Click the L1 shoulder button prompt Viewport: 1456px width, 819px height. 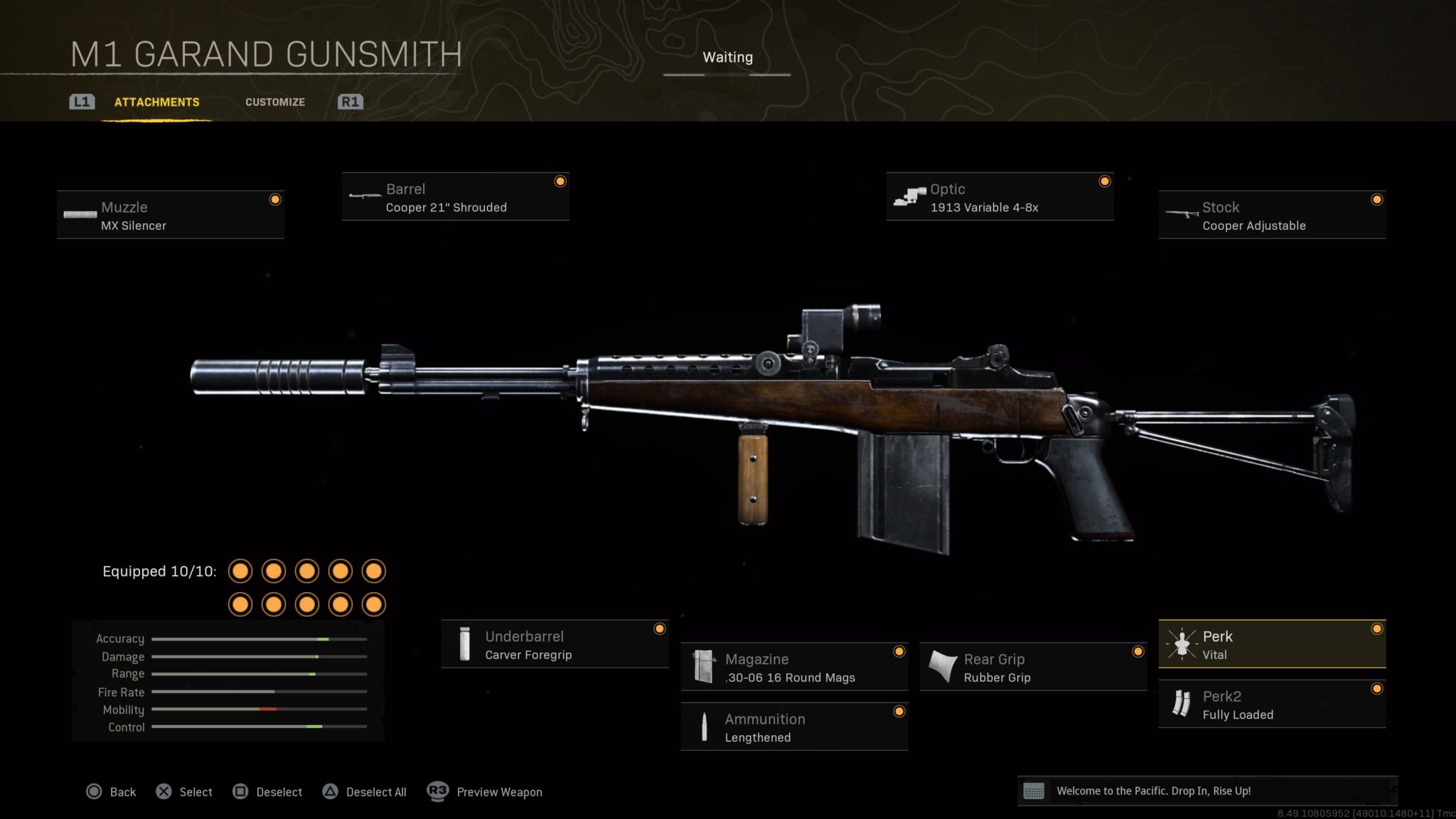[x=81, y=102]
